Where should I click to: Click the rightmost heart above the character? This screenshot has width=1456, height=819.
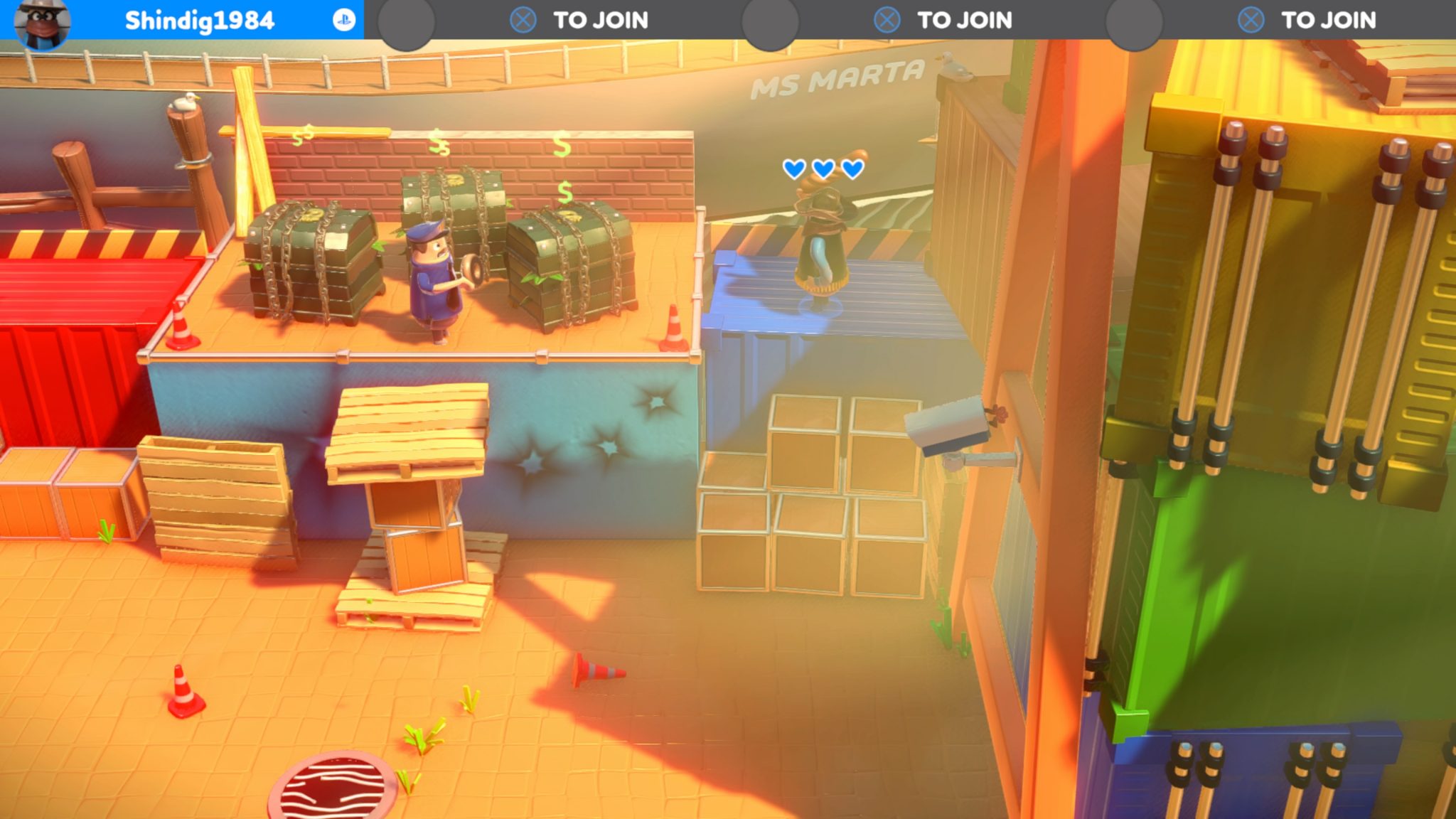852,169
